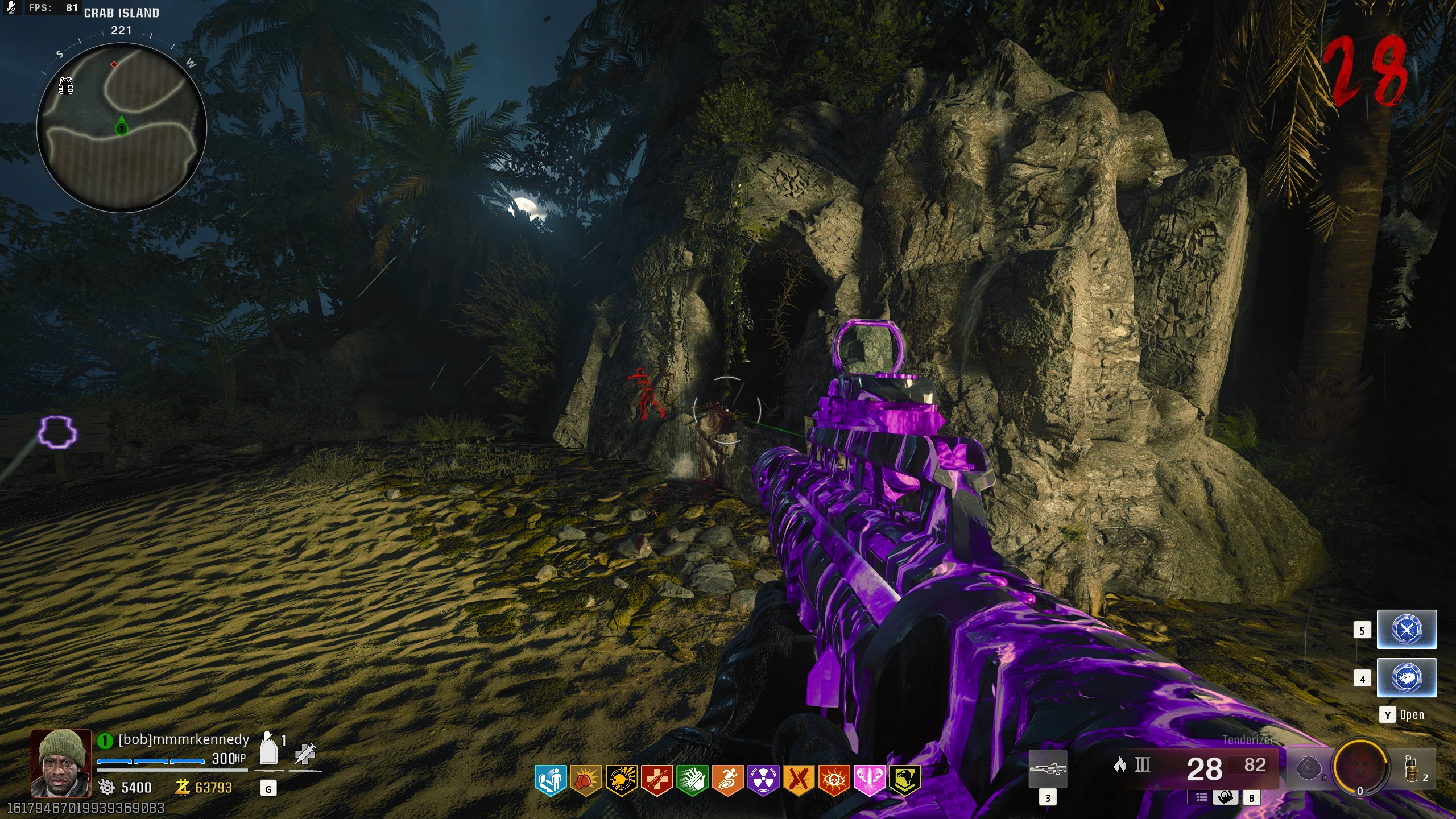Select the boxing glove Melee Macchiato perk
The height and width of the screenshot is (819, 1456).
click(x=585, y=780)
